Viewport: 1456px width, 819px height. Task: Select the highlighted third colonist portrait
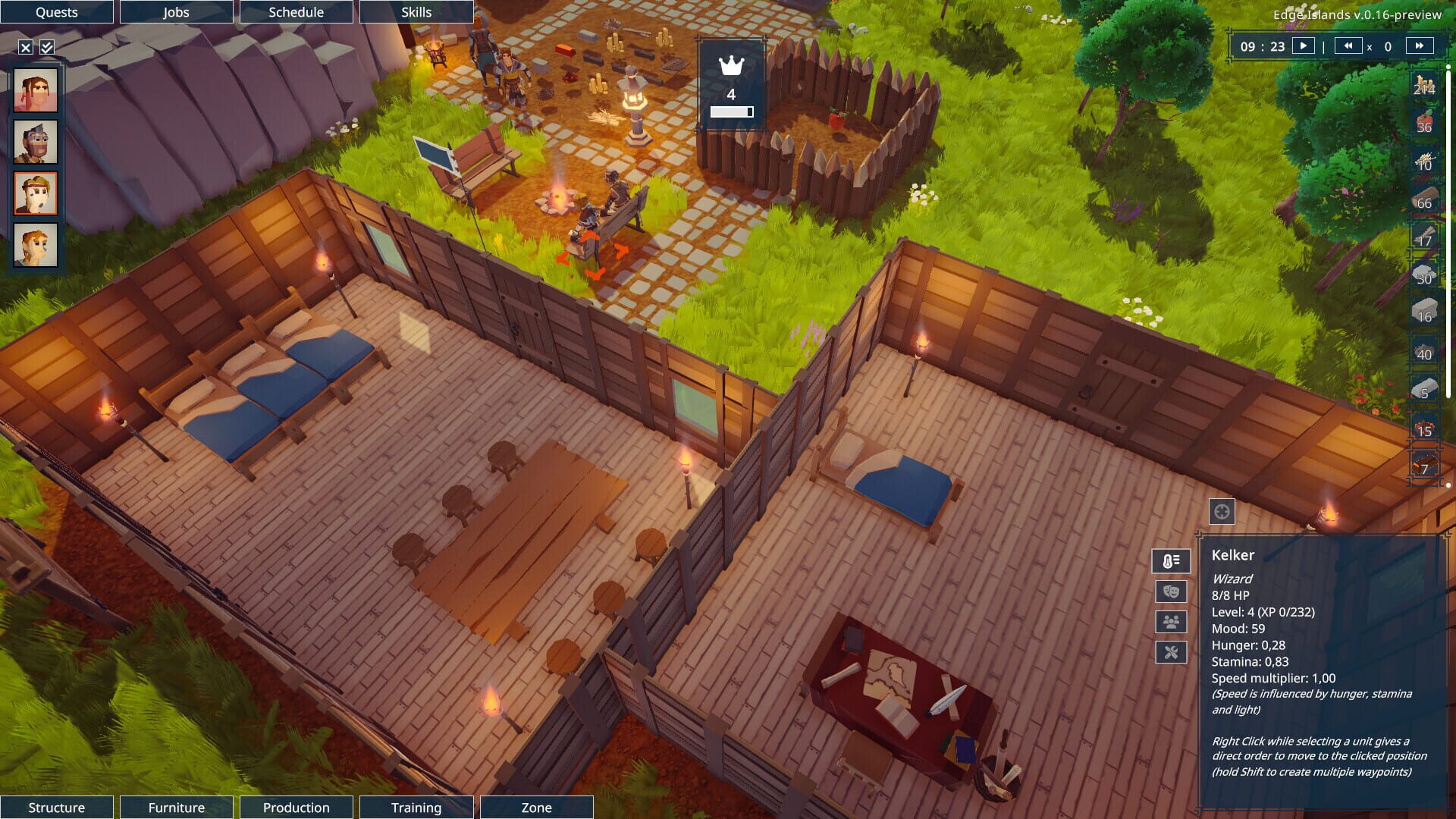35,193
